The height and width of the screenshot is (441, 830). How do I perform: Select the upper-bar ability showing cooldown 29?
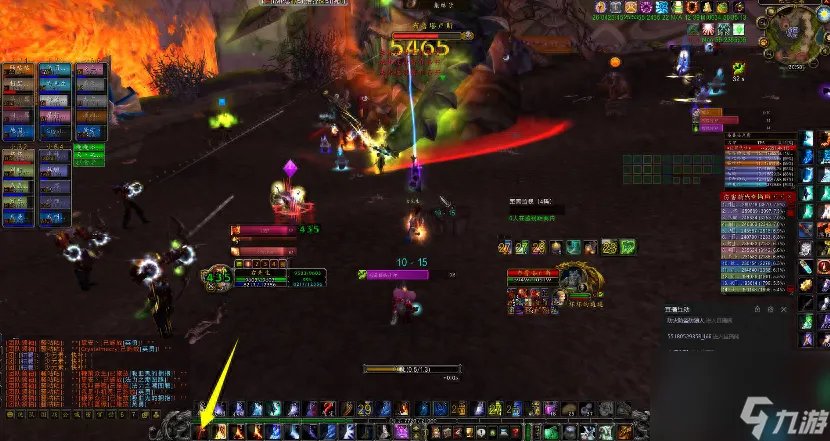coord(362,409)
